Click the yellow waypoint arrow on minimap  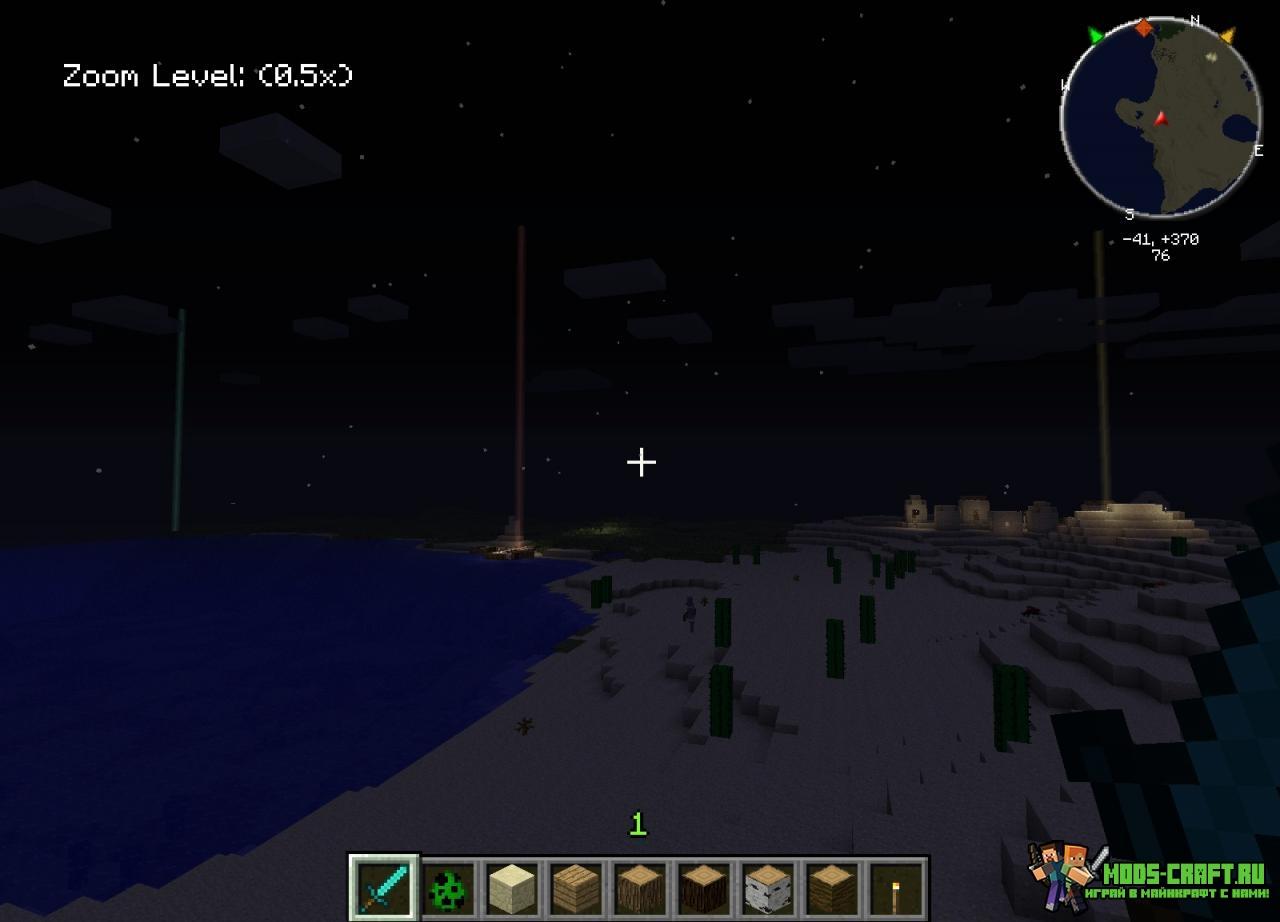pos(1227,36)
